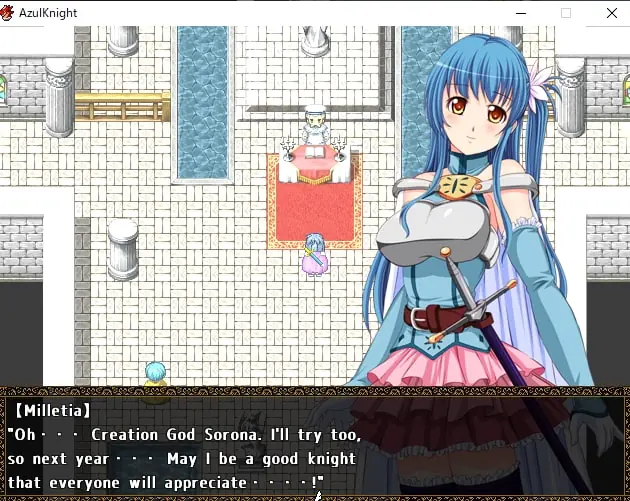Maximize the AzulKnight window
The height and width of the screenshot is (501, 630).
[566, 13]
